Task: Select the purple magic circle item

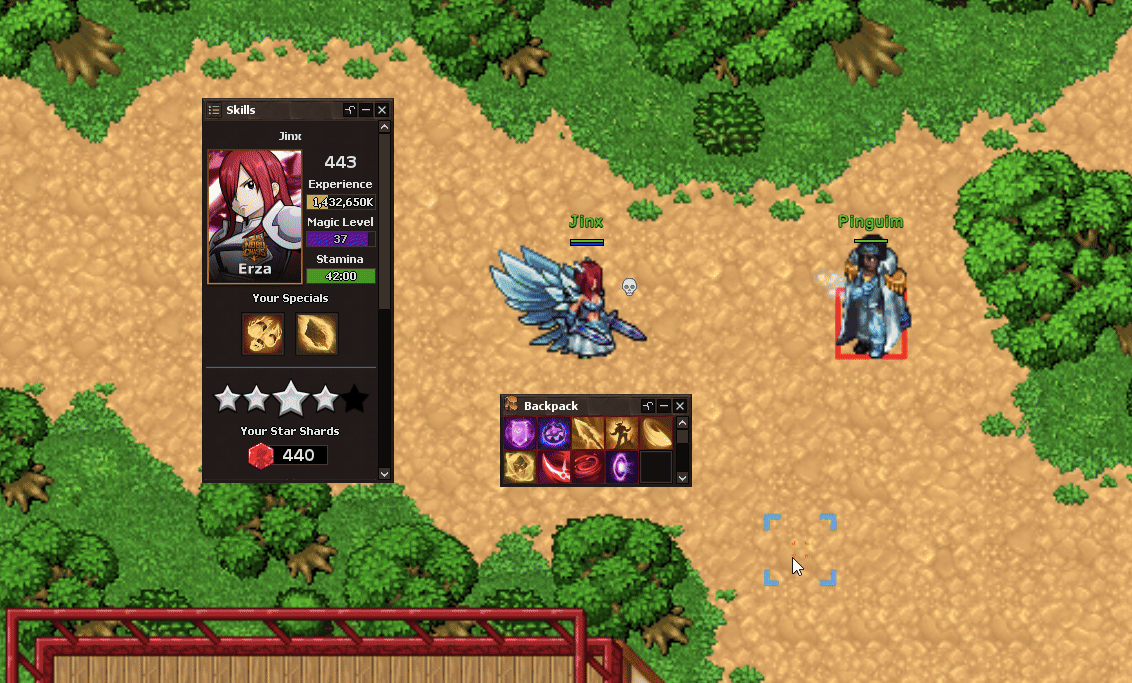Action: [x=553, y=434]
